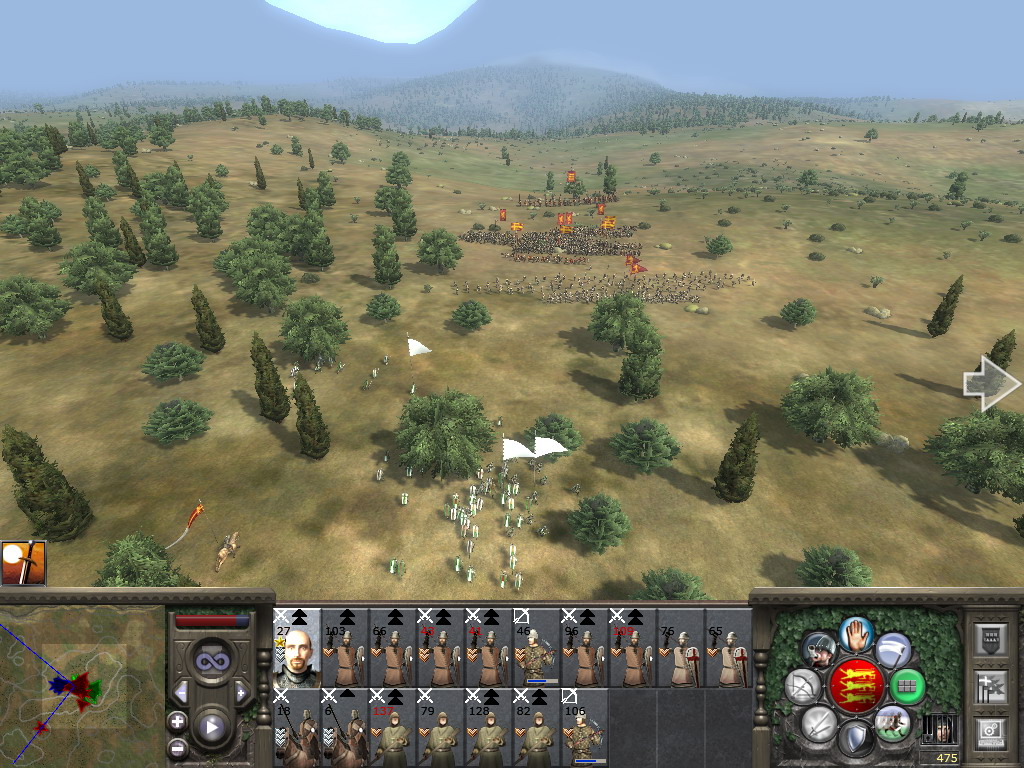Select the 103-man spearmen unit card
This screenshot has width=1024, height=768.
coord(345,648)
